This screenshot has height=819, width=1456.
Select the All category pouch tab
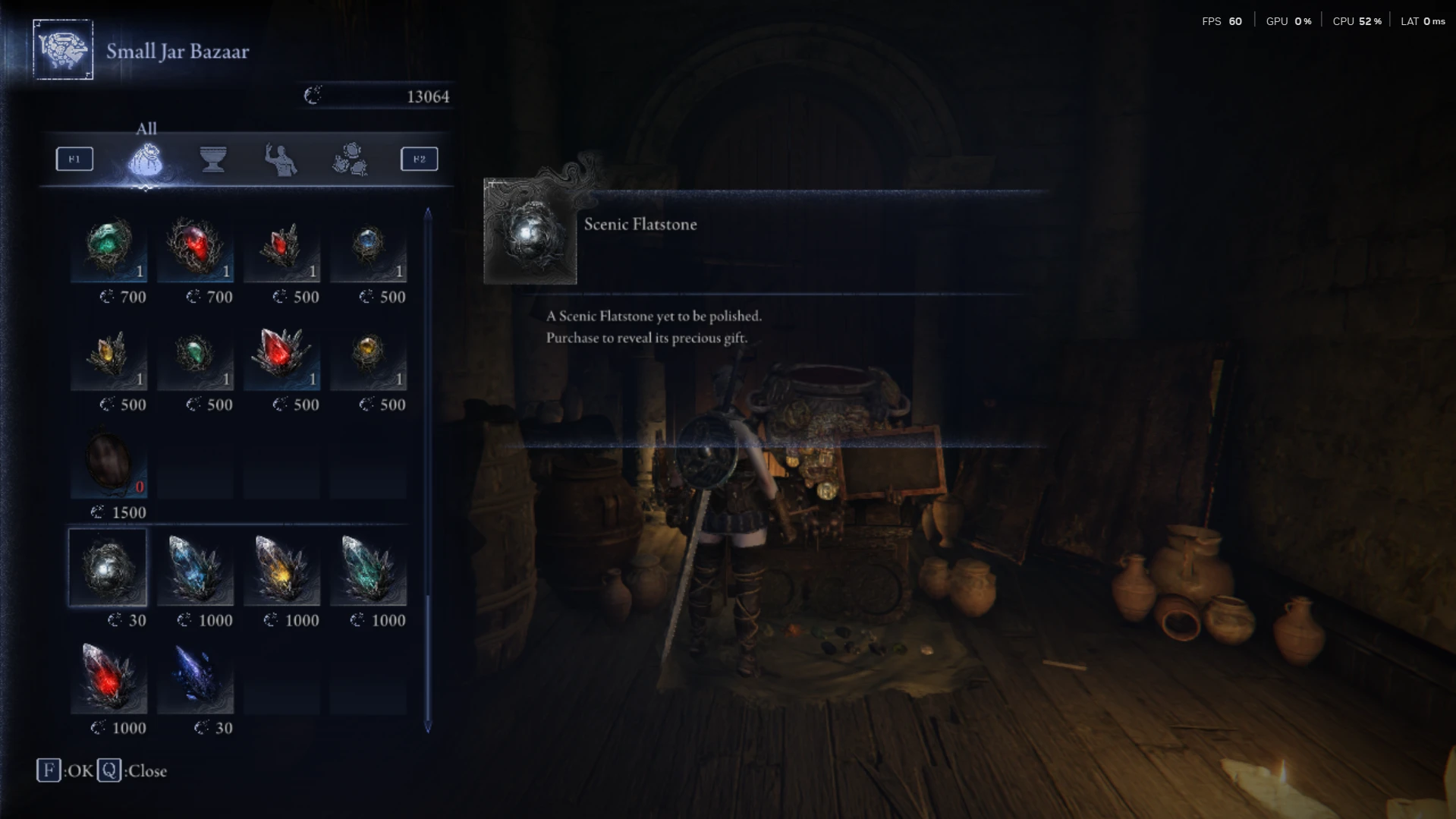coord(145,159)
